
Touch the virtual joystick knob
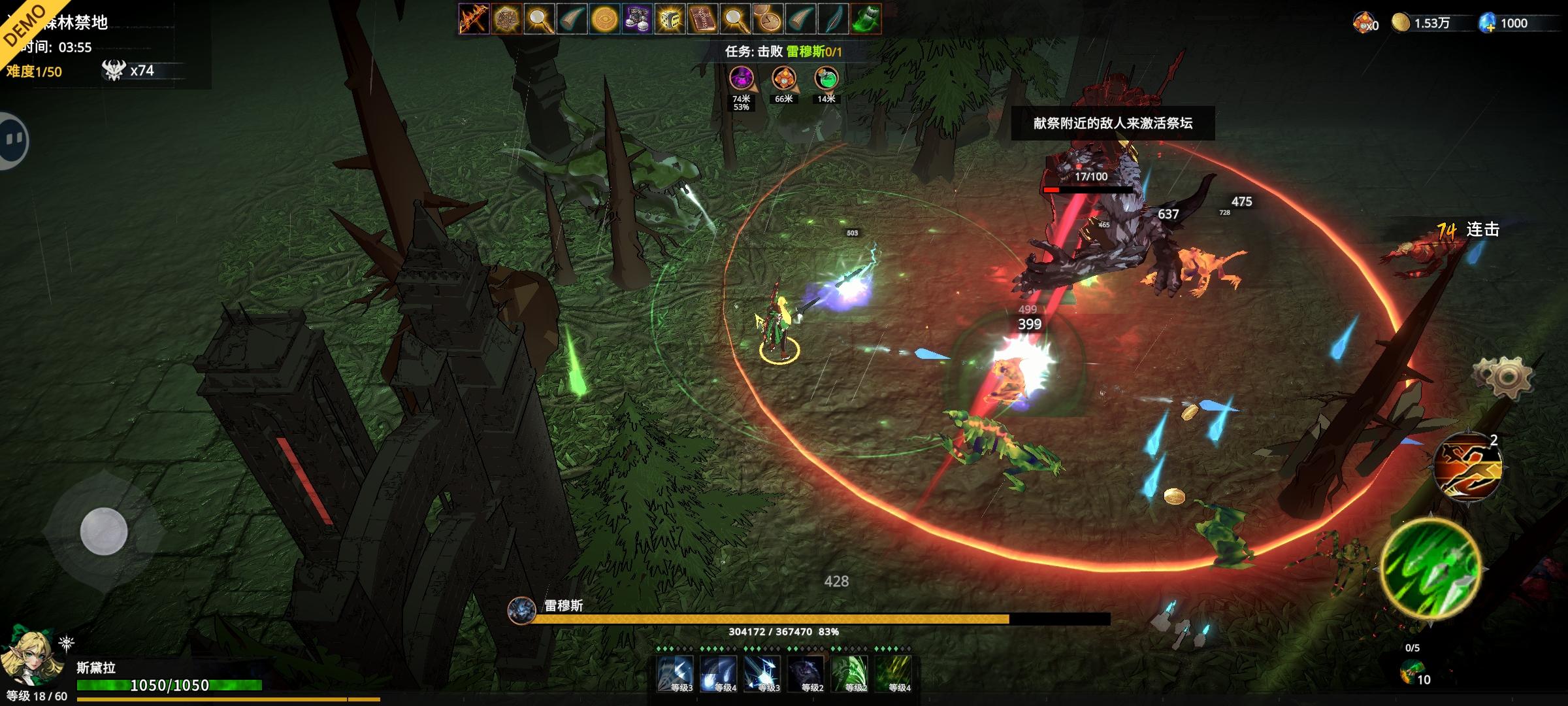103,531
